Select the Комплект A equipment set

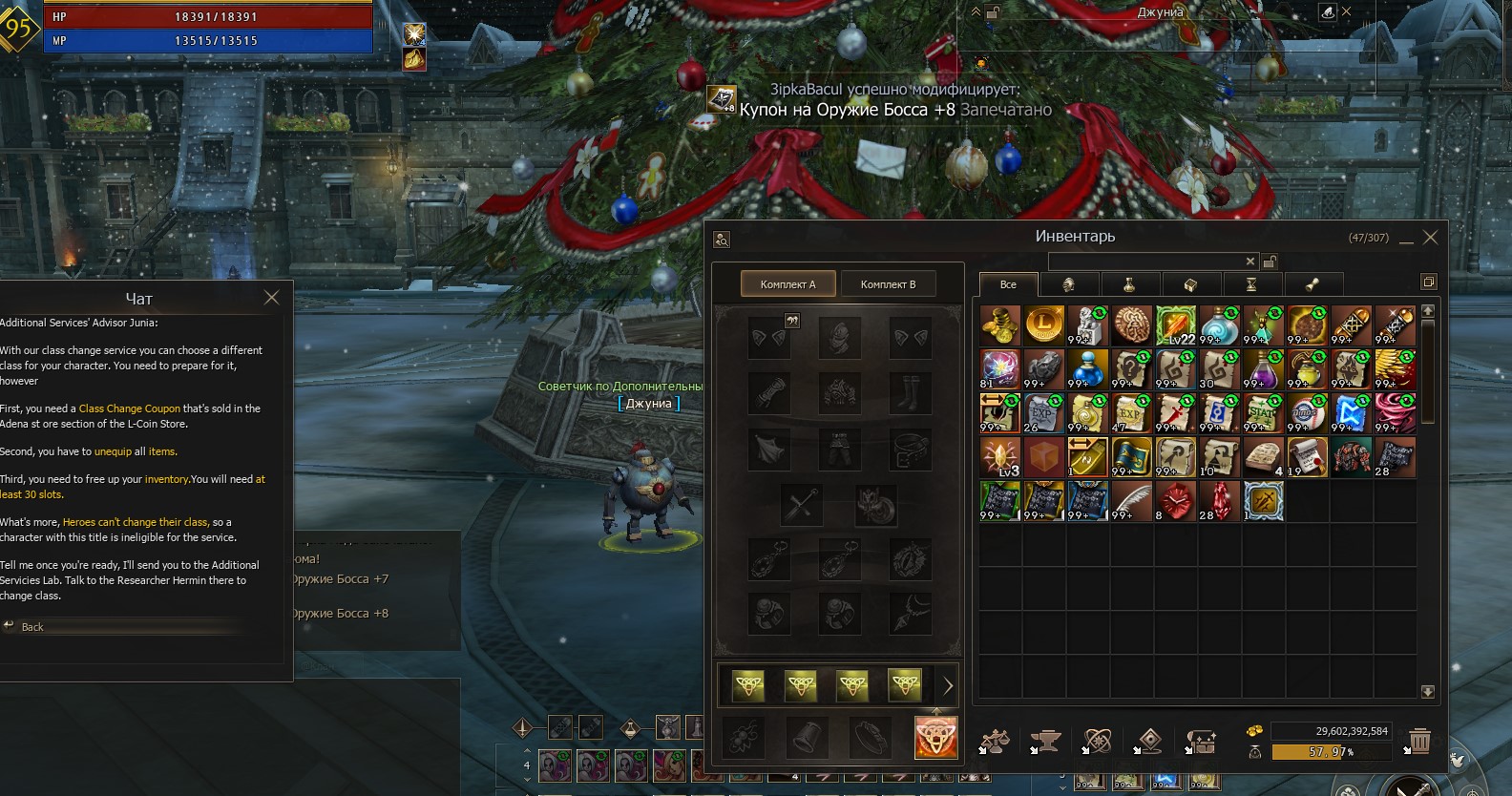(x=787, y=284)
